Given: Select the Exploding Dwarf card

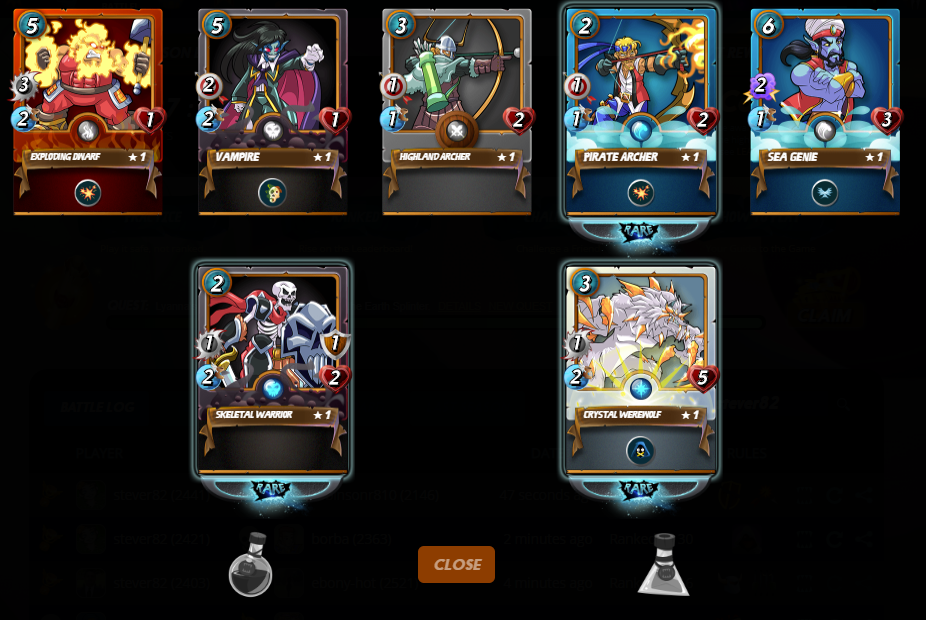Looking at the screenshot, I should (x=88, y=110).
